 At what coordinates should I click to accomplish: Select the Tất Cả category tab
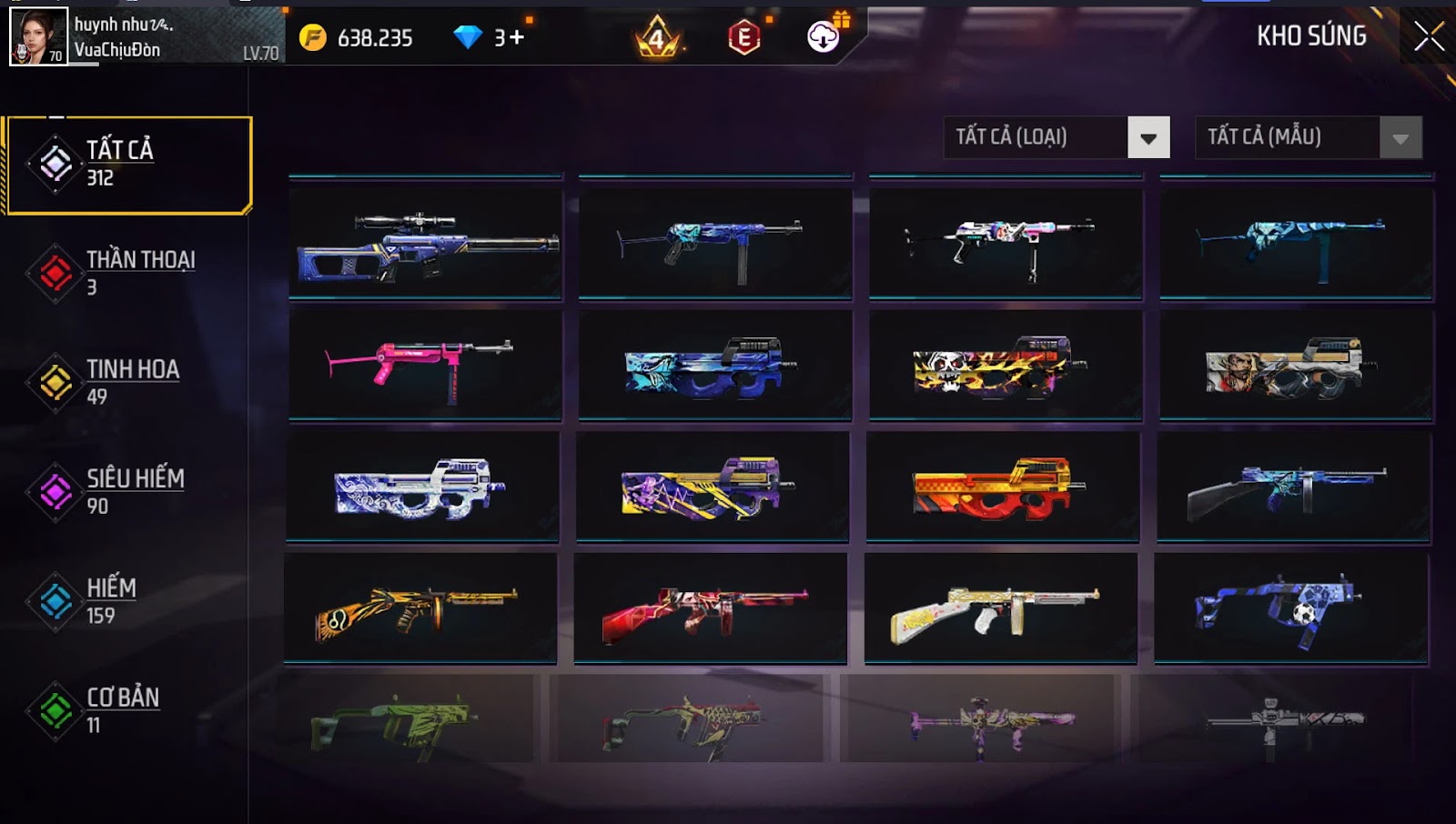coord(129,165)
